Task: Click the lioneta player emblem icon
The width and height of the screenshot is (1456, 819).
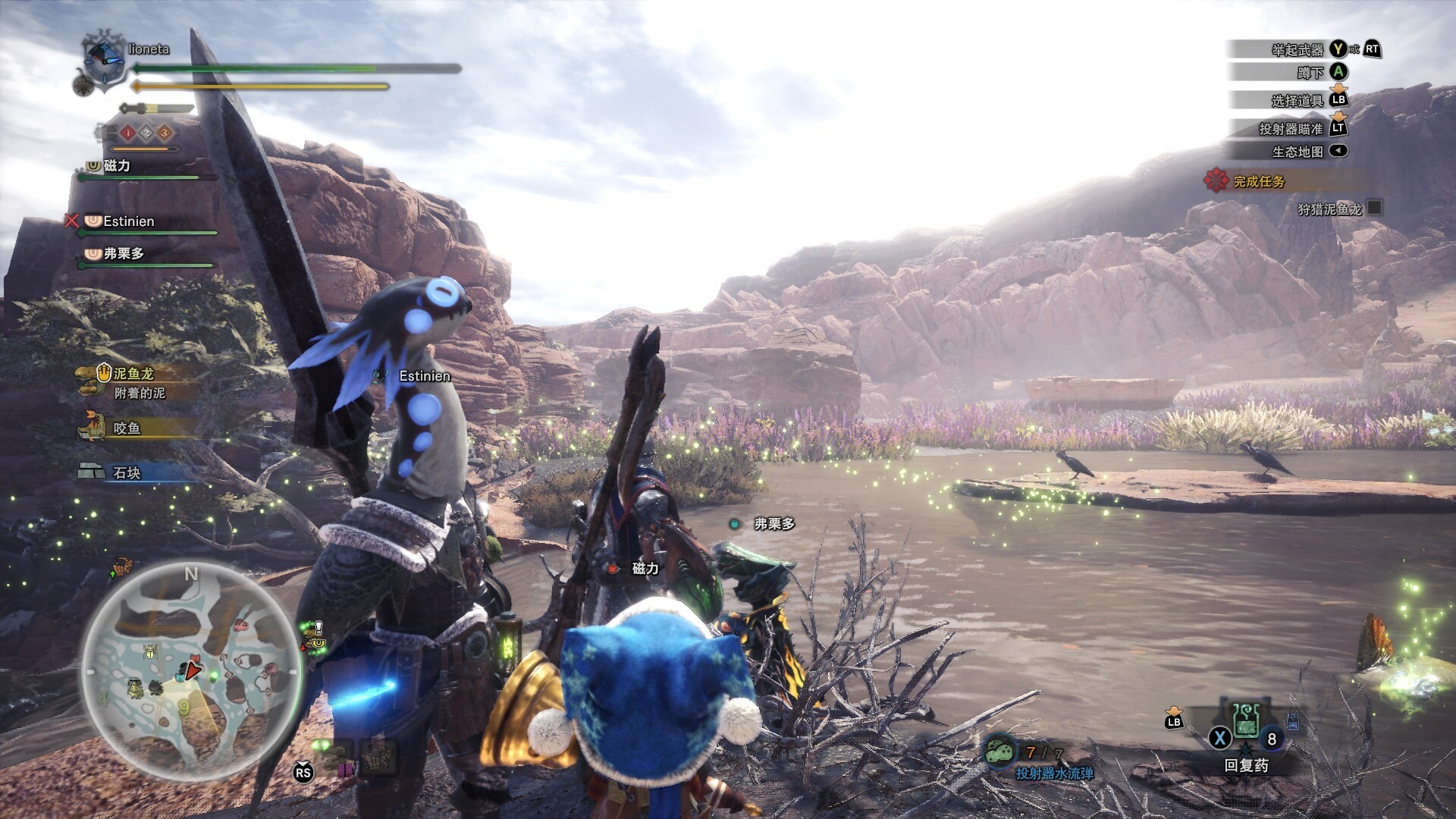Action: pyautogui.click(x=104, y=59)
